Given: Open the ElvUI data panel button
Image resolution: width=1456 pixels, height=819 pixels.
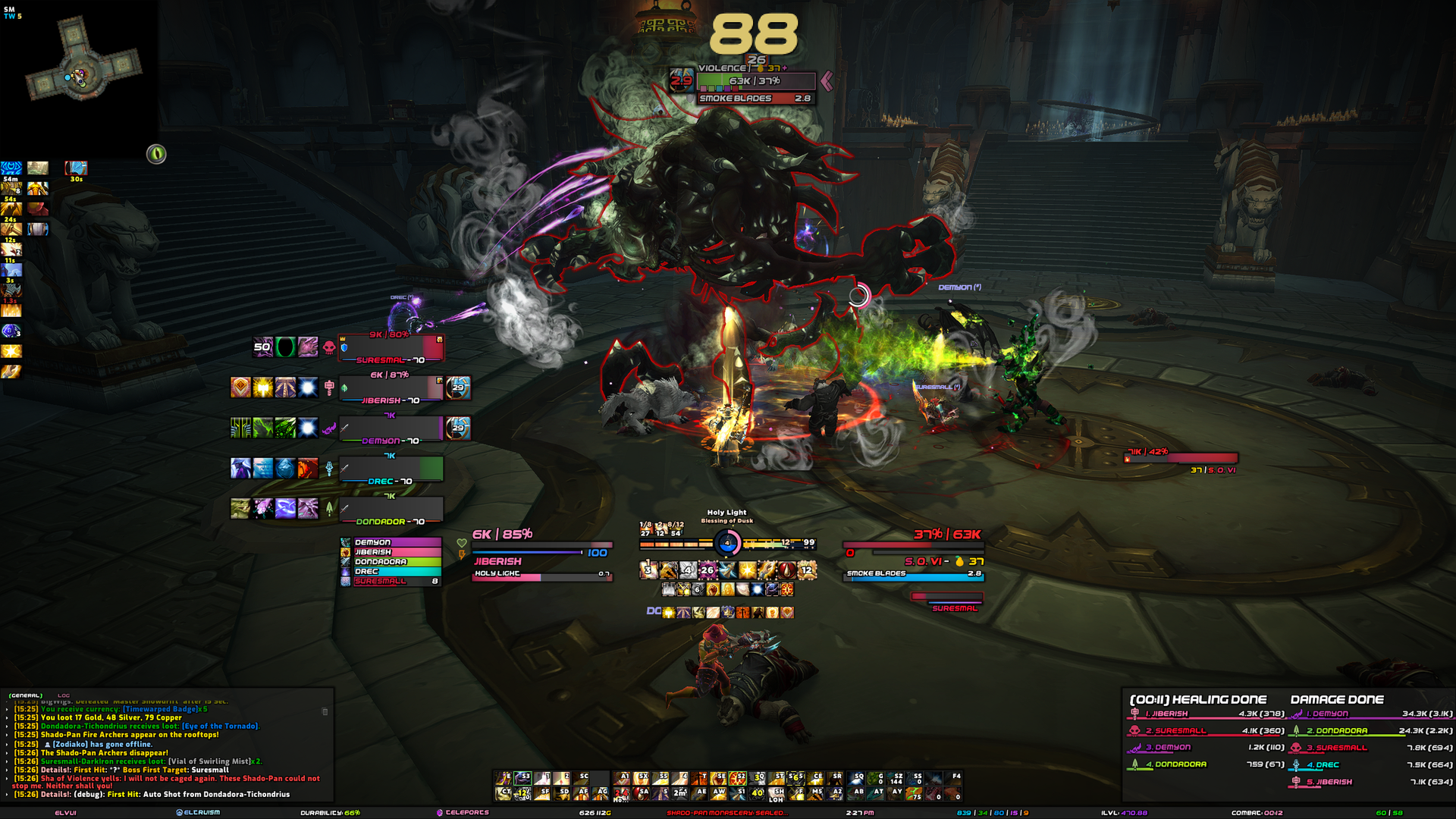Looking at the screenshot, I should click(x=66, y=813).
